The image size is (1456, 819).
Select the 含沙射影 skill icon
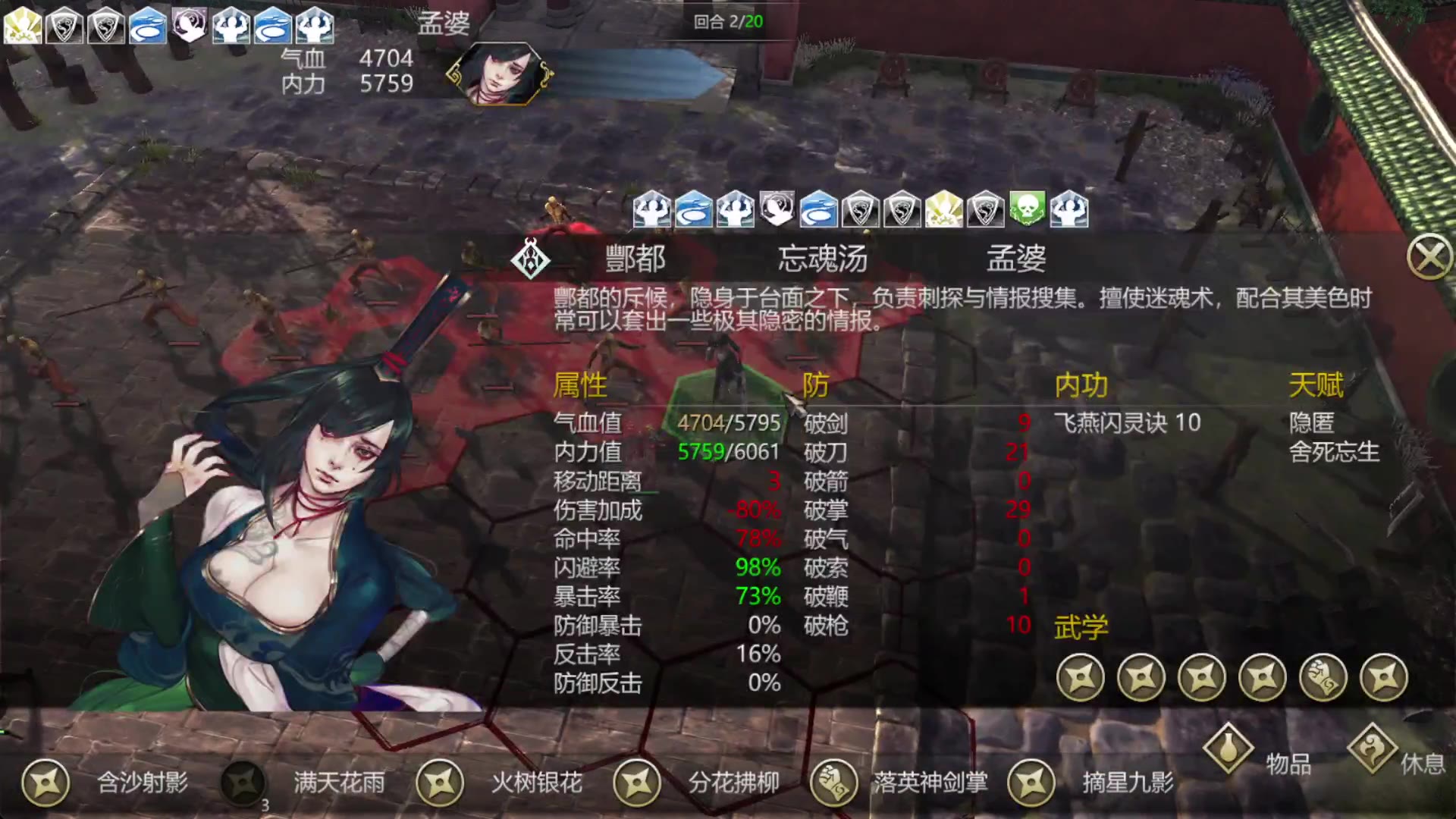47,784
